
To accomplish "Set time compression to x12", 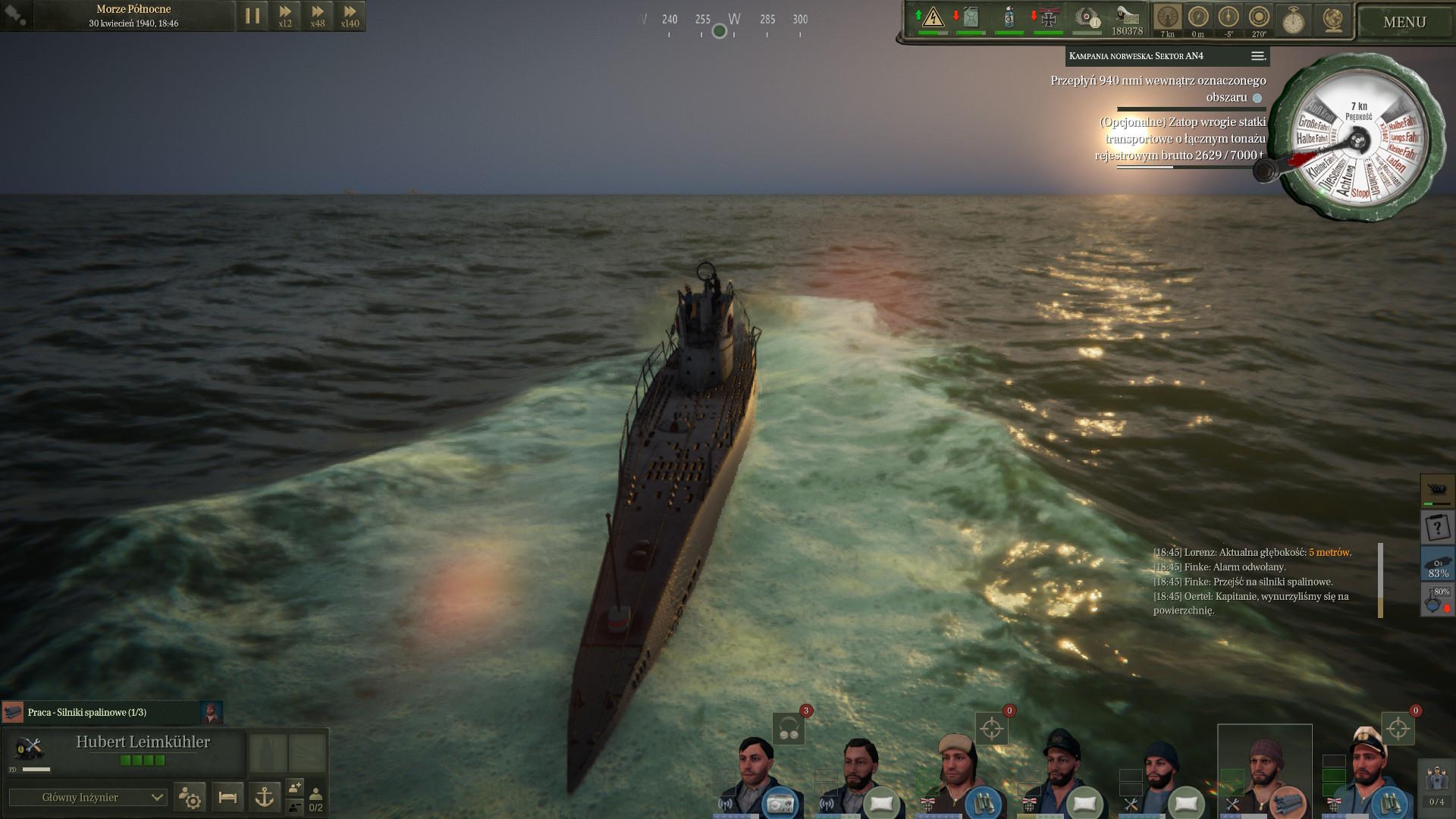I will (x=285, y=16).
